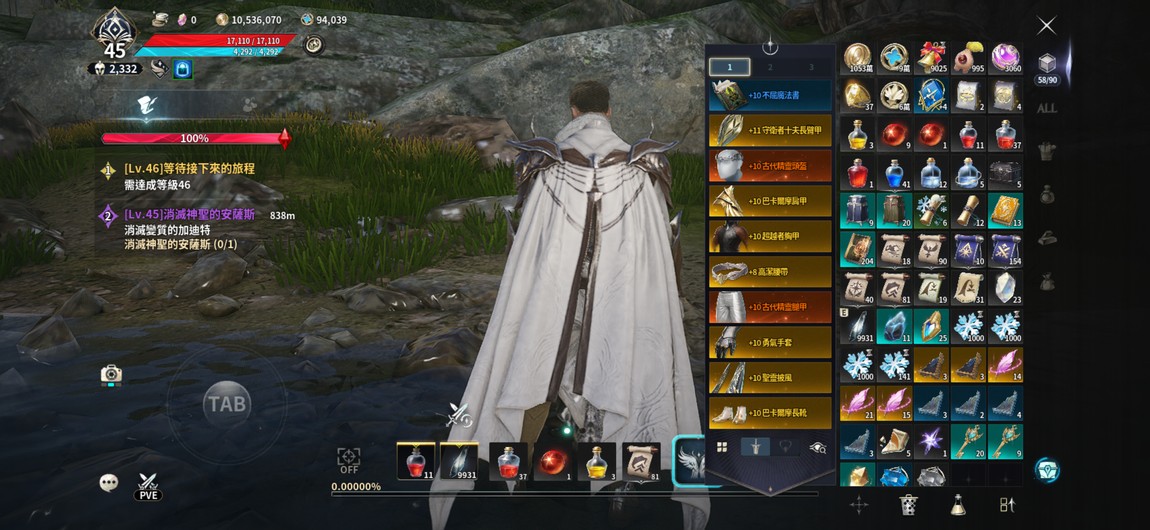Open the chat speech bubble
The image size is (1150, 530).
point(109,483)
